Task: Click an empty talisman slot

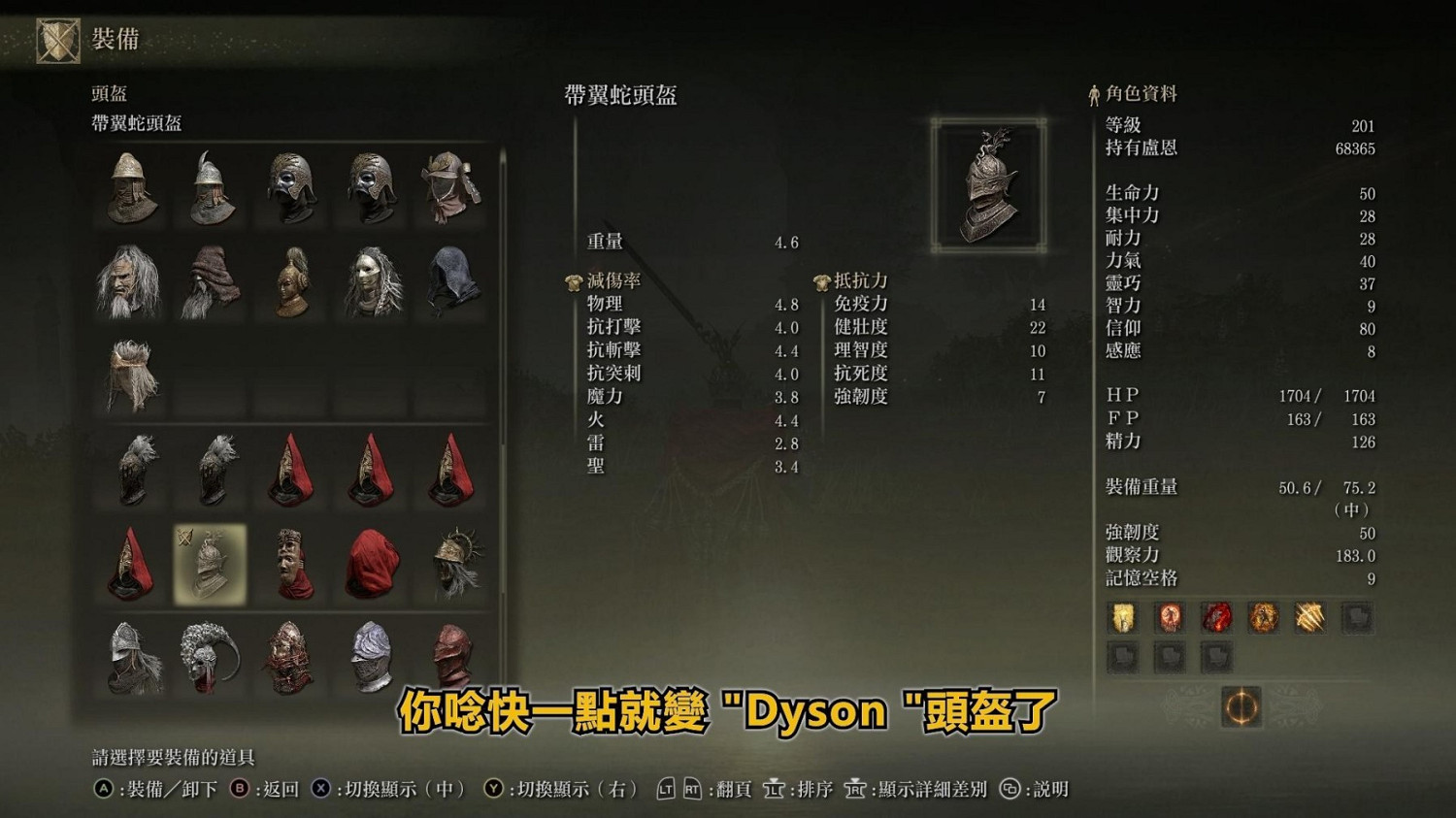Action: tap(1361, 618)
